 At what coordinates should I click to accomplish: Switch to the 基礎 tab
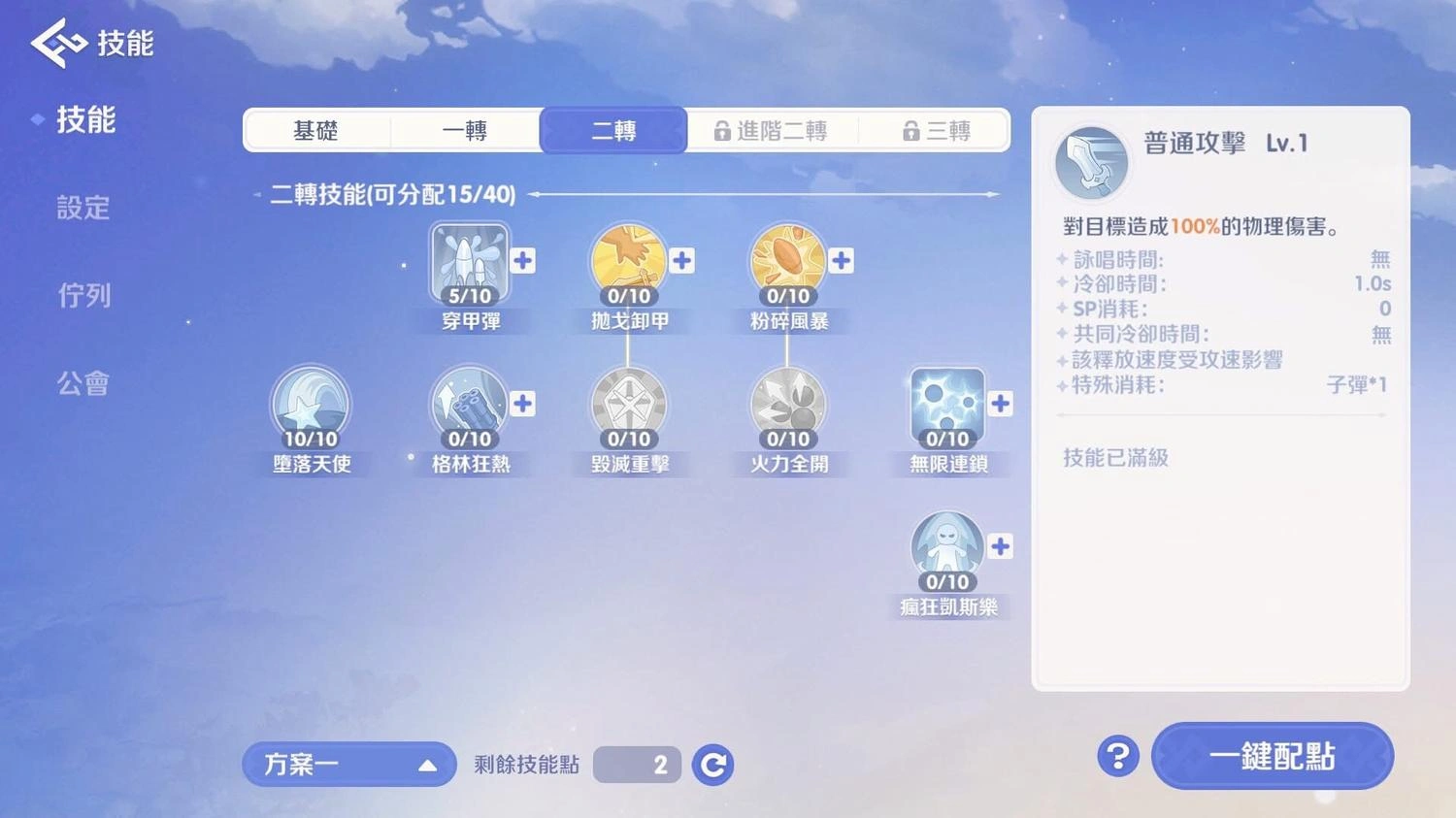coord(317,130)
